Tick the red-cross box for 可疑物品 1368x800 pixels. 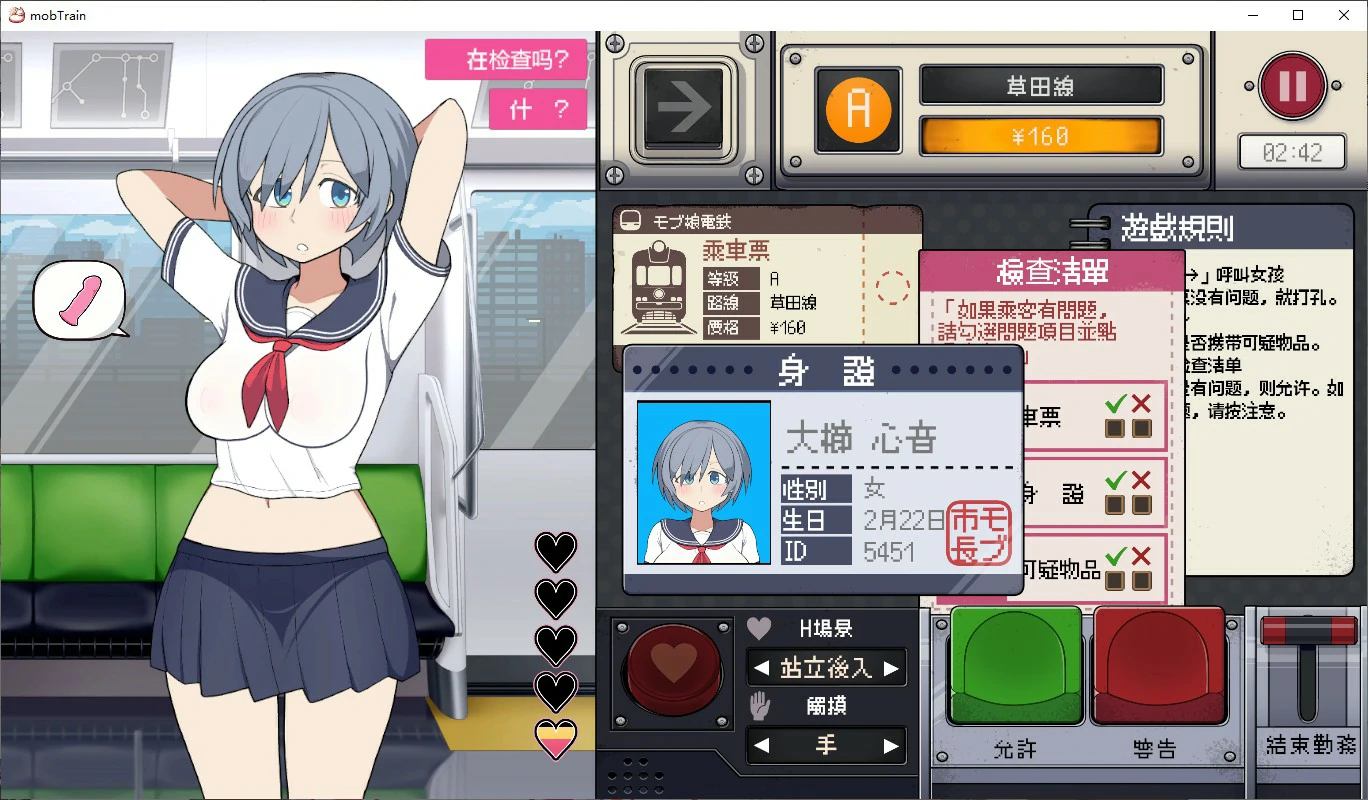(1141, 580)
